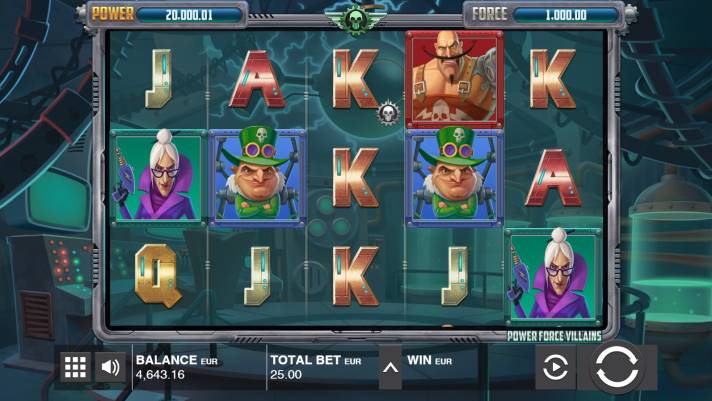The width and height of the screenshot is (712, 401).
Task: Expand the bet selector arrow
Action: [x=391, y=367]
